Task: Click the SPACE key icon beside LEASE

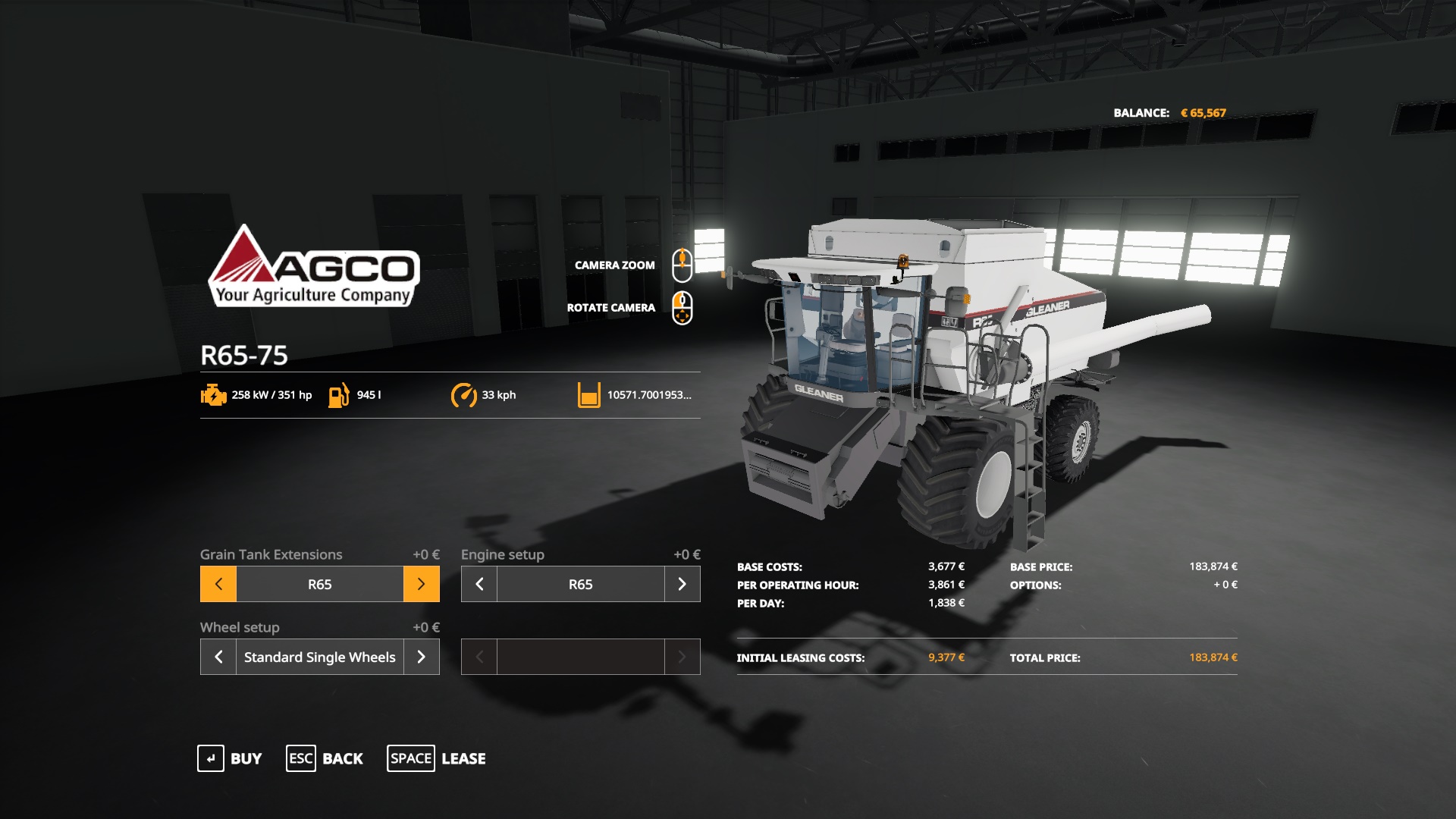Action: (411, 758)
